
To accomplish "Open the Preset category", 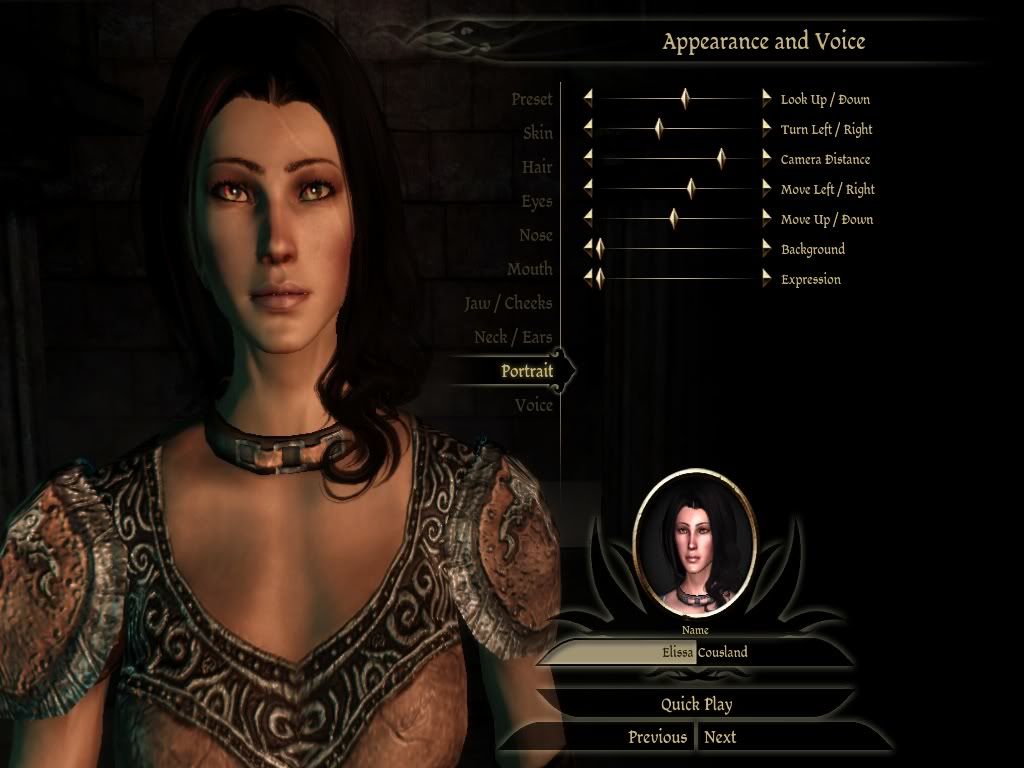I will coord(531,99).
